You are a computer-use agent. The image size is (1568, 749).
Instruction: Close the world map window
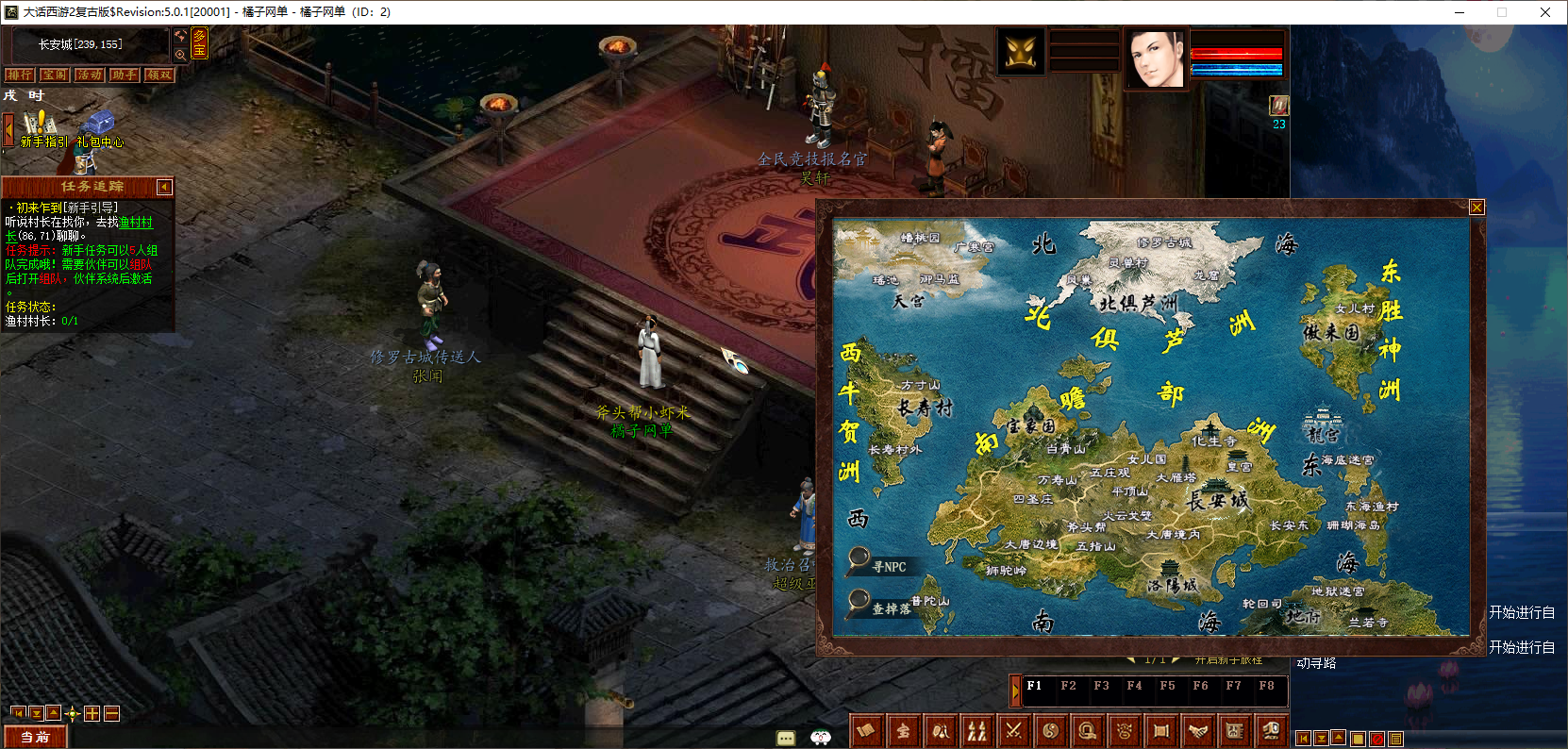(x=1476, y=208)
